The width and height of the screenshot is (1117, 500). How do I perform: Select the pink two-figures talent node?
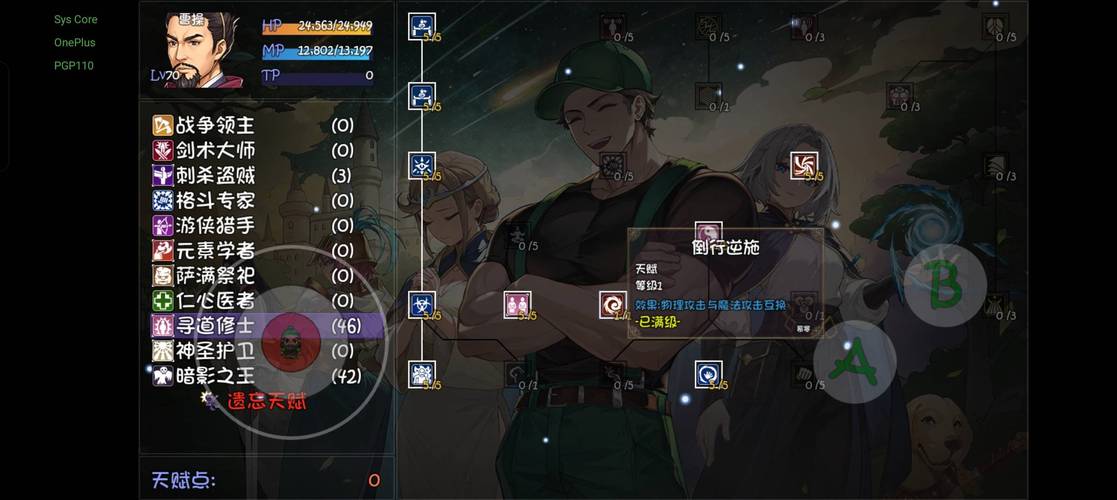pos(518,305)
